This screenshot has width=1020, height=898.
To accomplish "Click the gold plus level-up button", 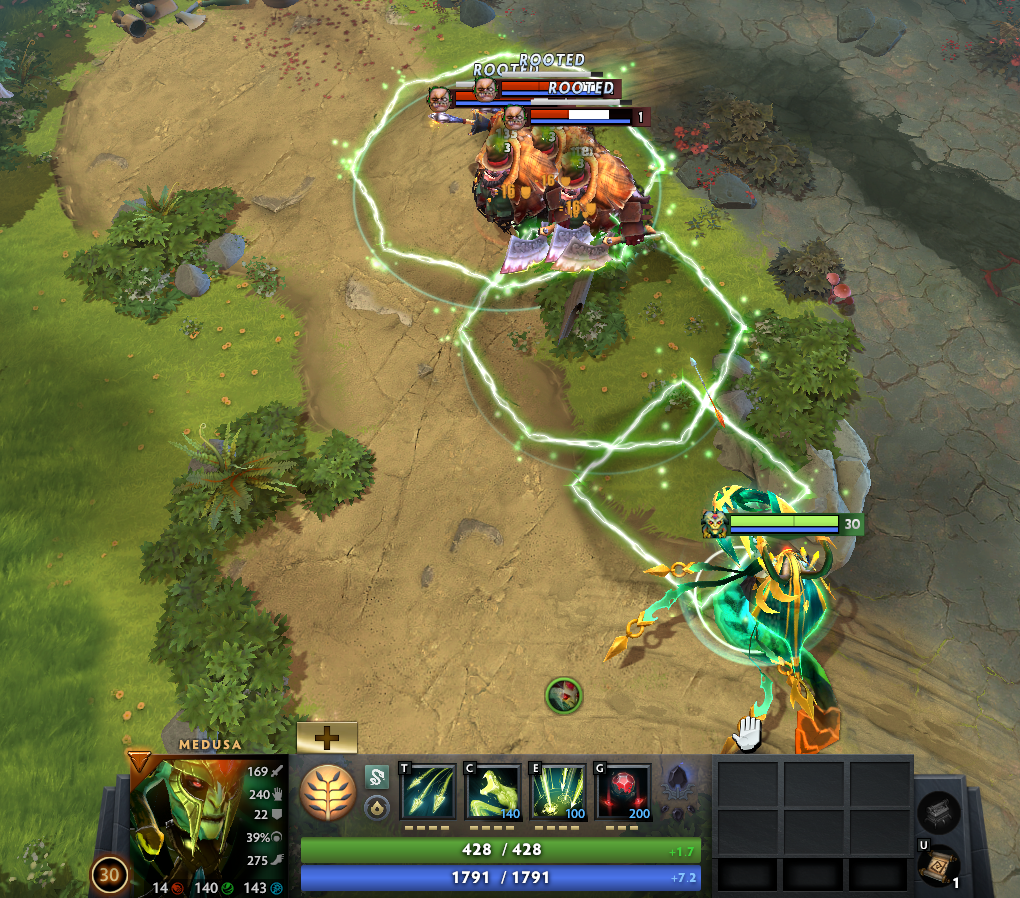I will coord(327,738).
